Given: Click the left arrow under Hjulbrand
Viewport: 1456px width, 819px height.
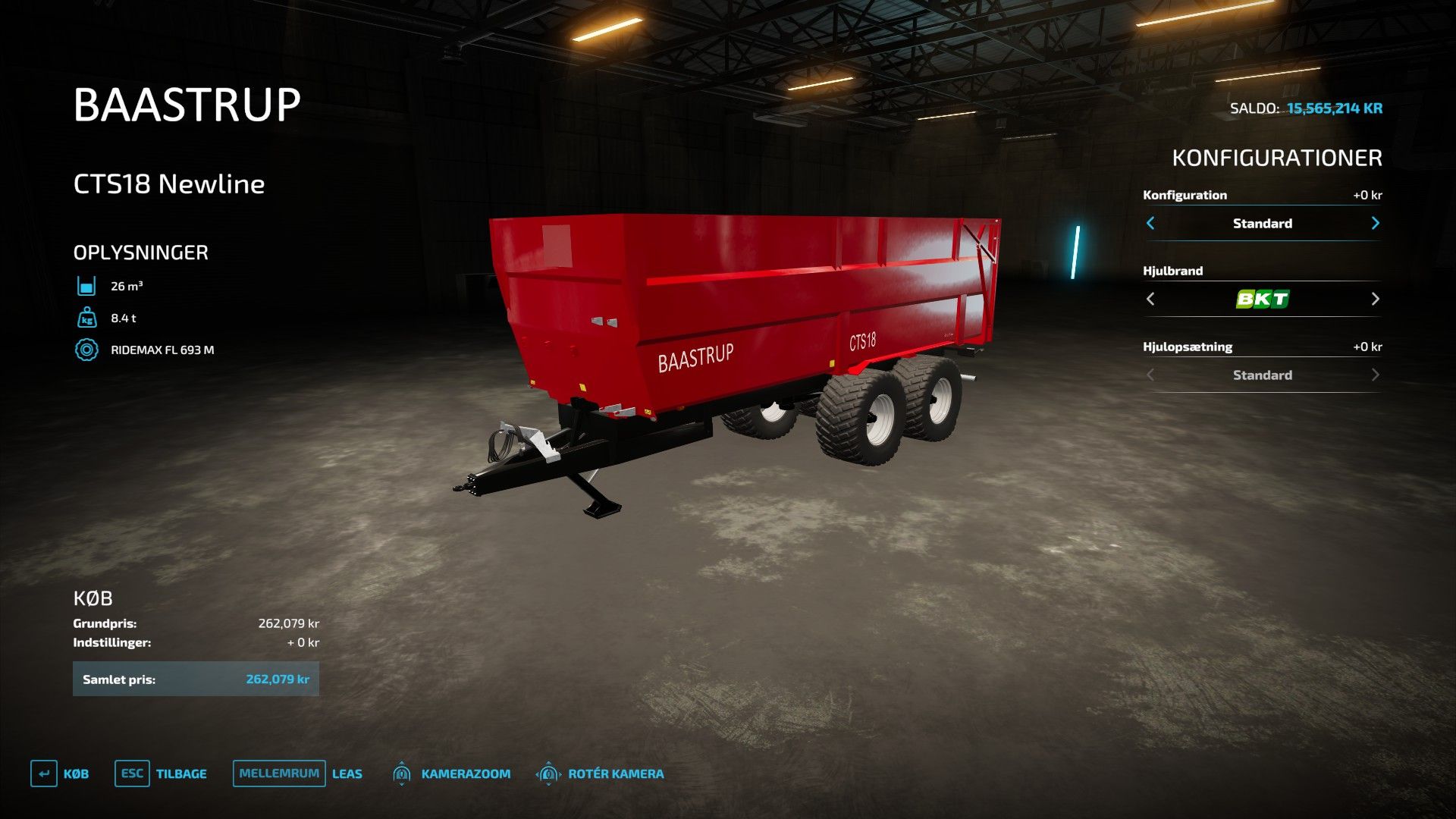Looking at the screenshot, I should pyautogui.click(x=1150, y=299).
